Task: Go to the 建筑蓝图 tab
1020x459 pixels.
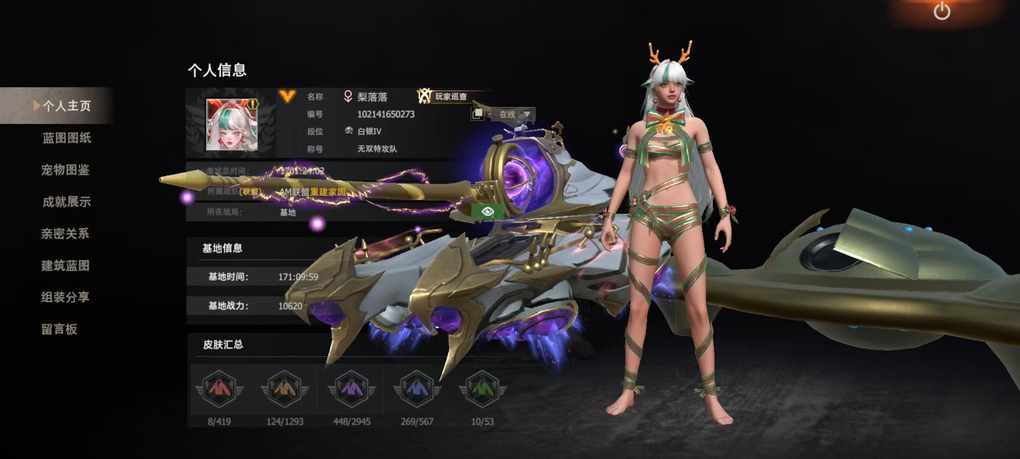Action: (x=66, y=265)
